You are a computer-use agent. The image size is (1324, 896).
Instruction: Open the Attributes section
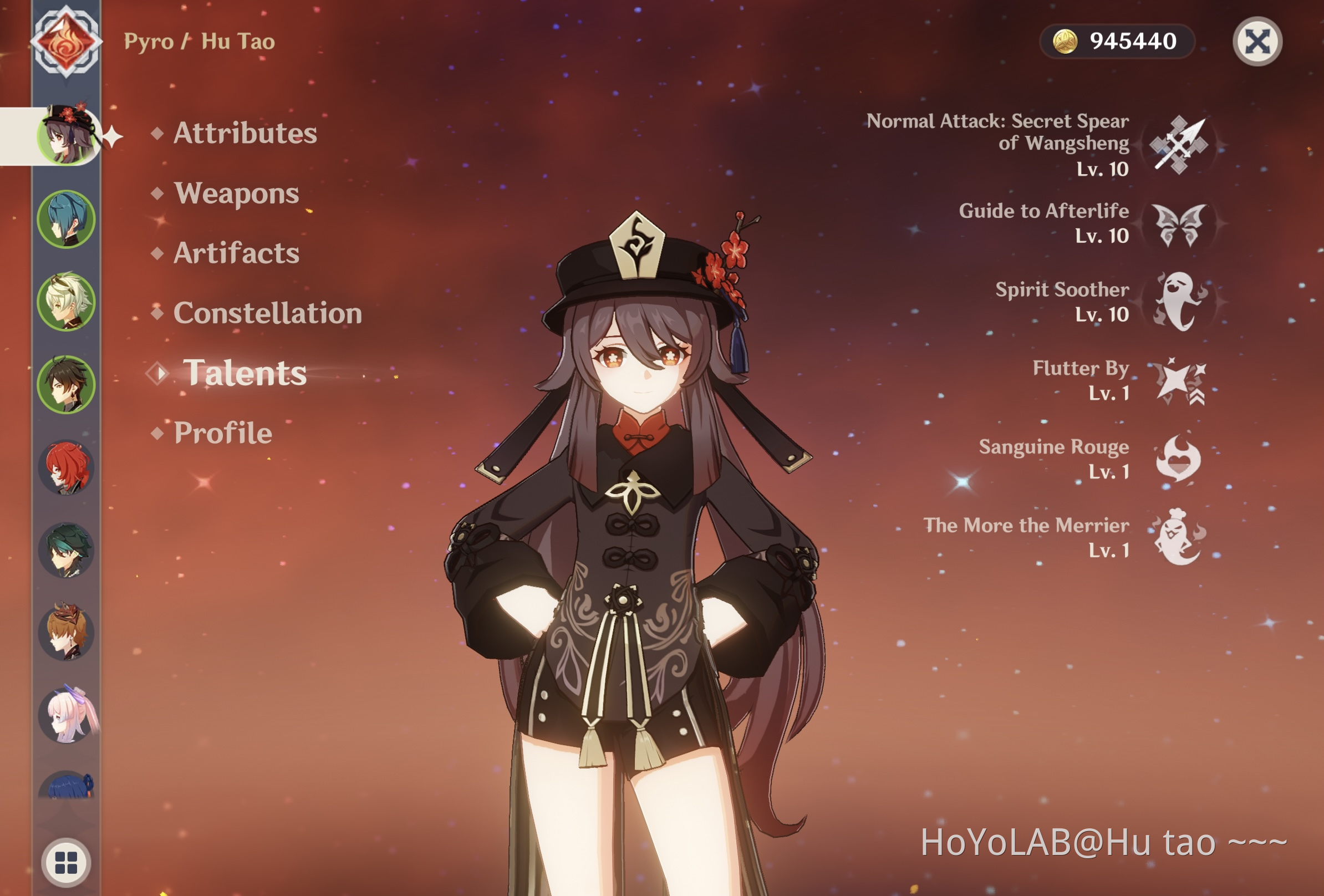tap(245, 134)
